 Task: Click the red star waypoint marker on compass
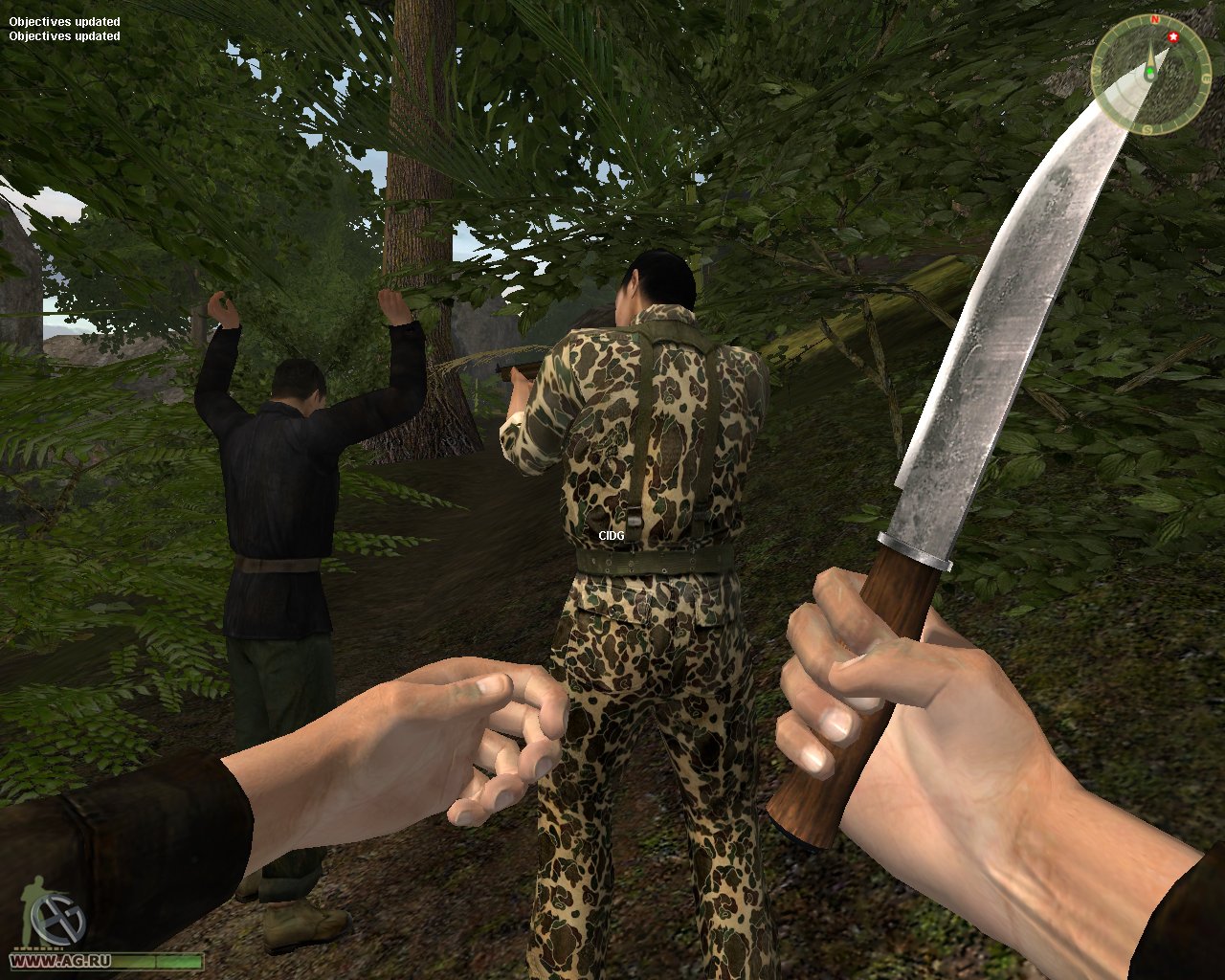pos(1173,36)
